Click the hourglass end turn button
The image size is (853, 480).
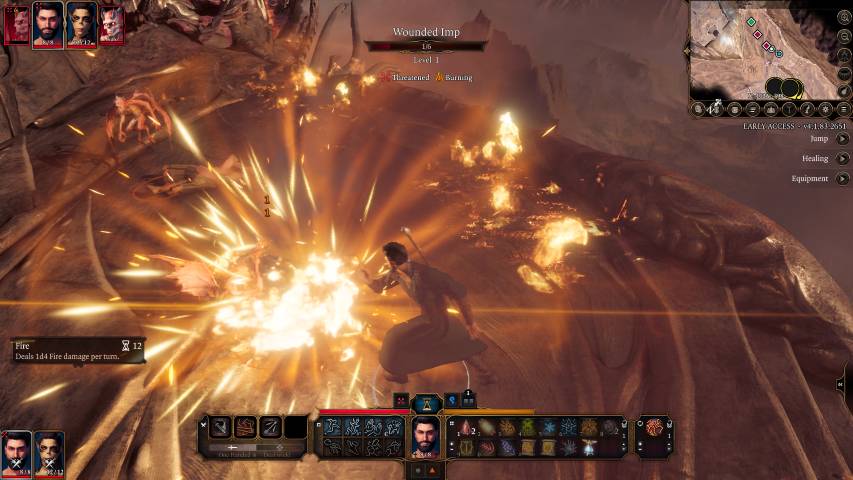click(427, 401)
